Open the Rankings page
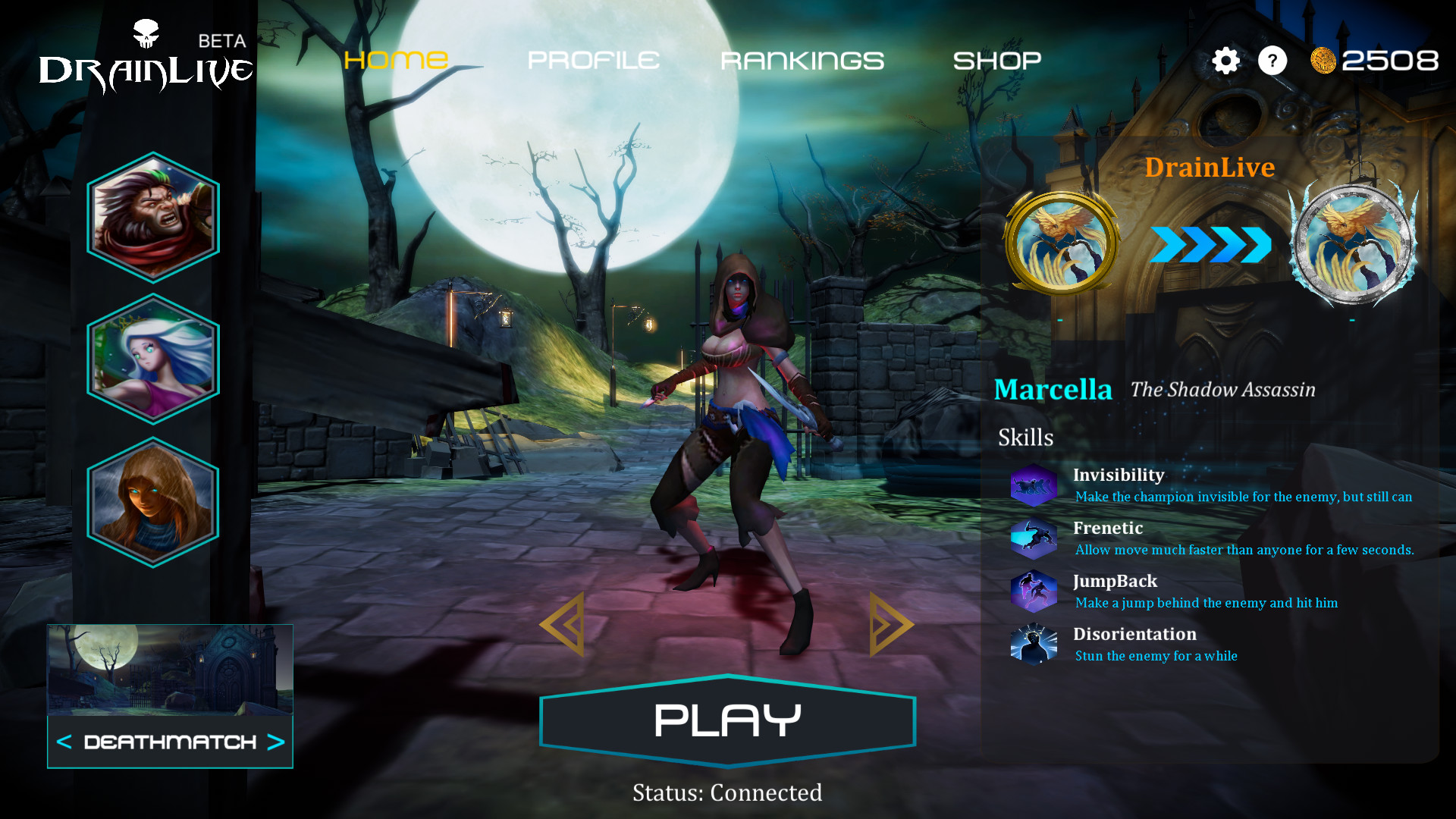The height and width of the screenshot is (819, 1456). pyautogui.click(x=802, y=59)
